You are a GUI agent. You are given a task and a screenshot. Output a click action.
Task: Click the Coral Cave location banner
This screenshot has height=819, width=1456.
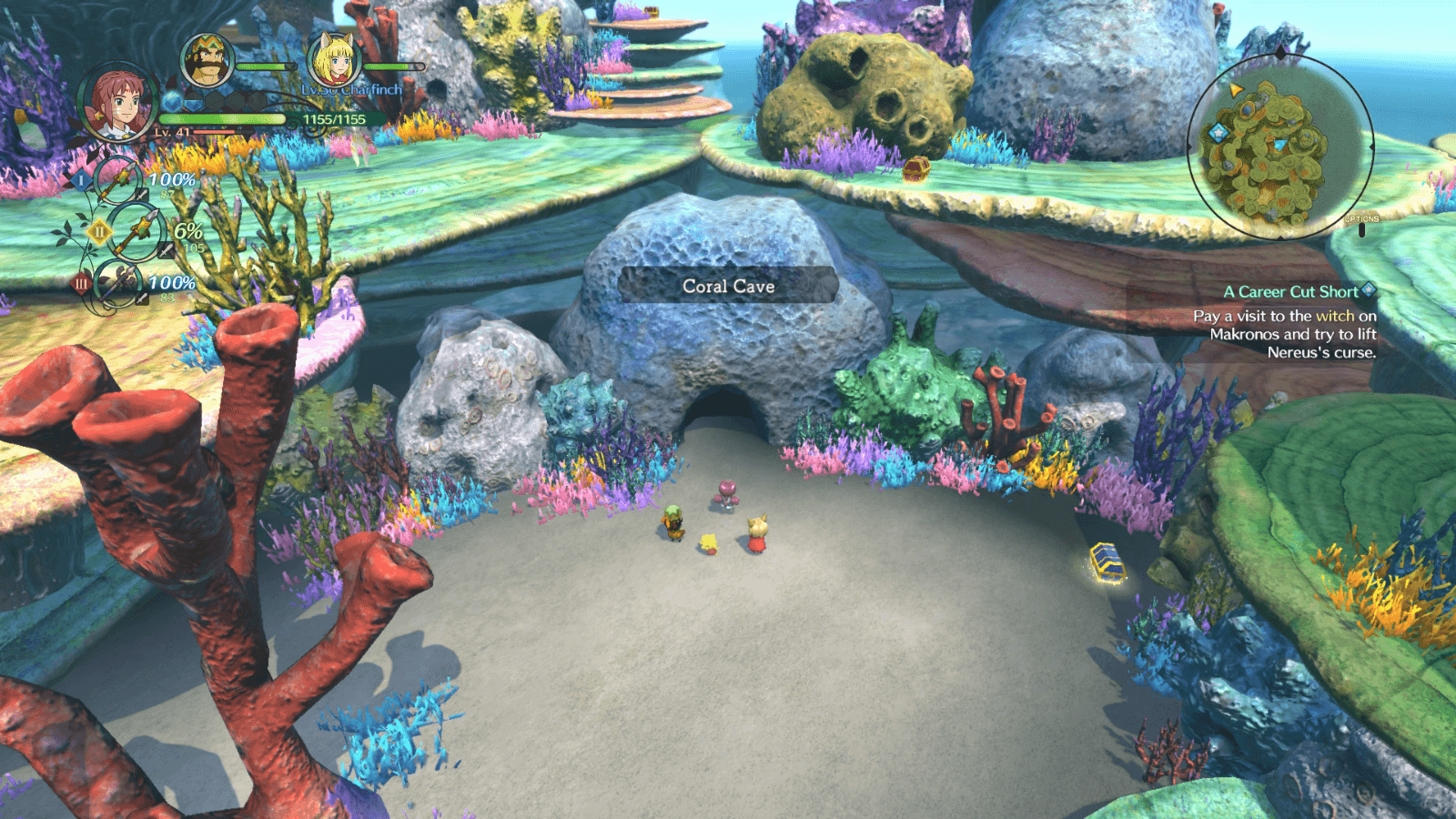tap(727, 287)
